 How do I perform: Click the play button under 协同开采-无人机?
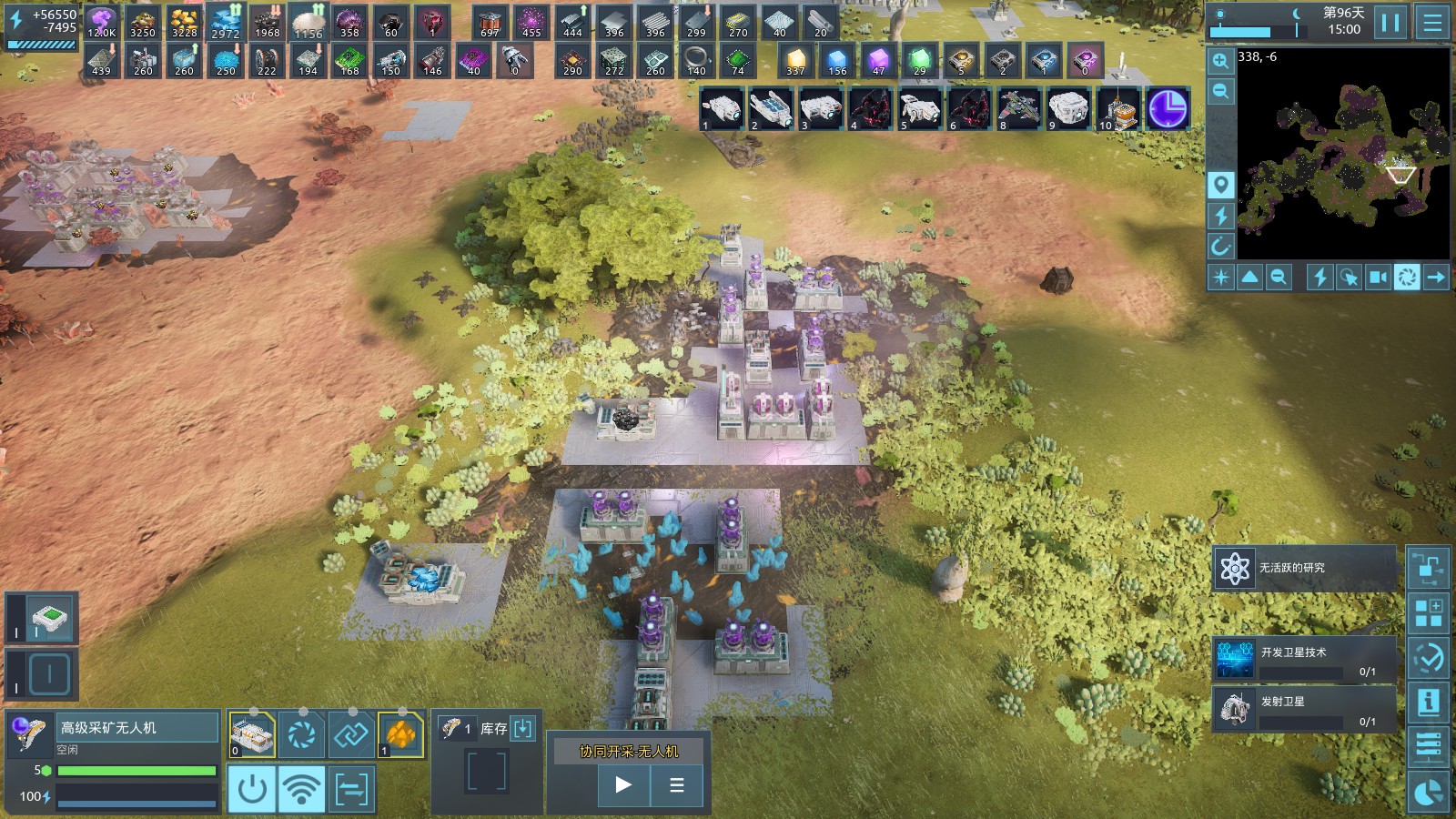(x=623, y=784)
